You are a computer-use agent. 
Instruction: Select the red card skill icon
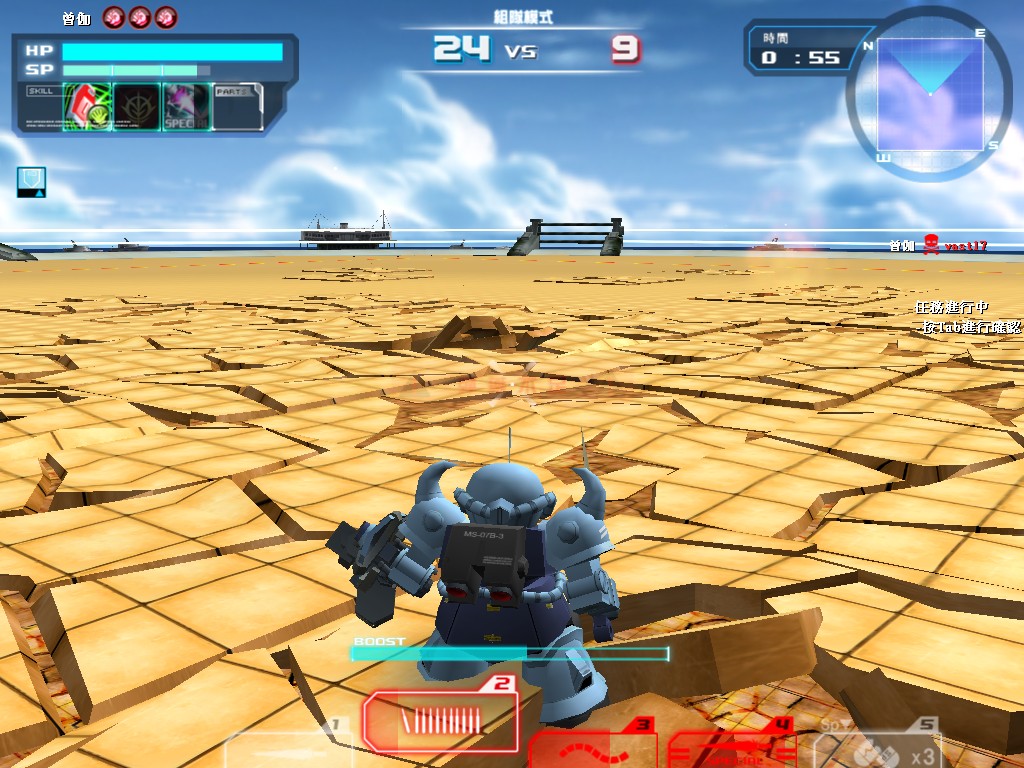pos(87,106)
